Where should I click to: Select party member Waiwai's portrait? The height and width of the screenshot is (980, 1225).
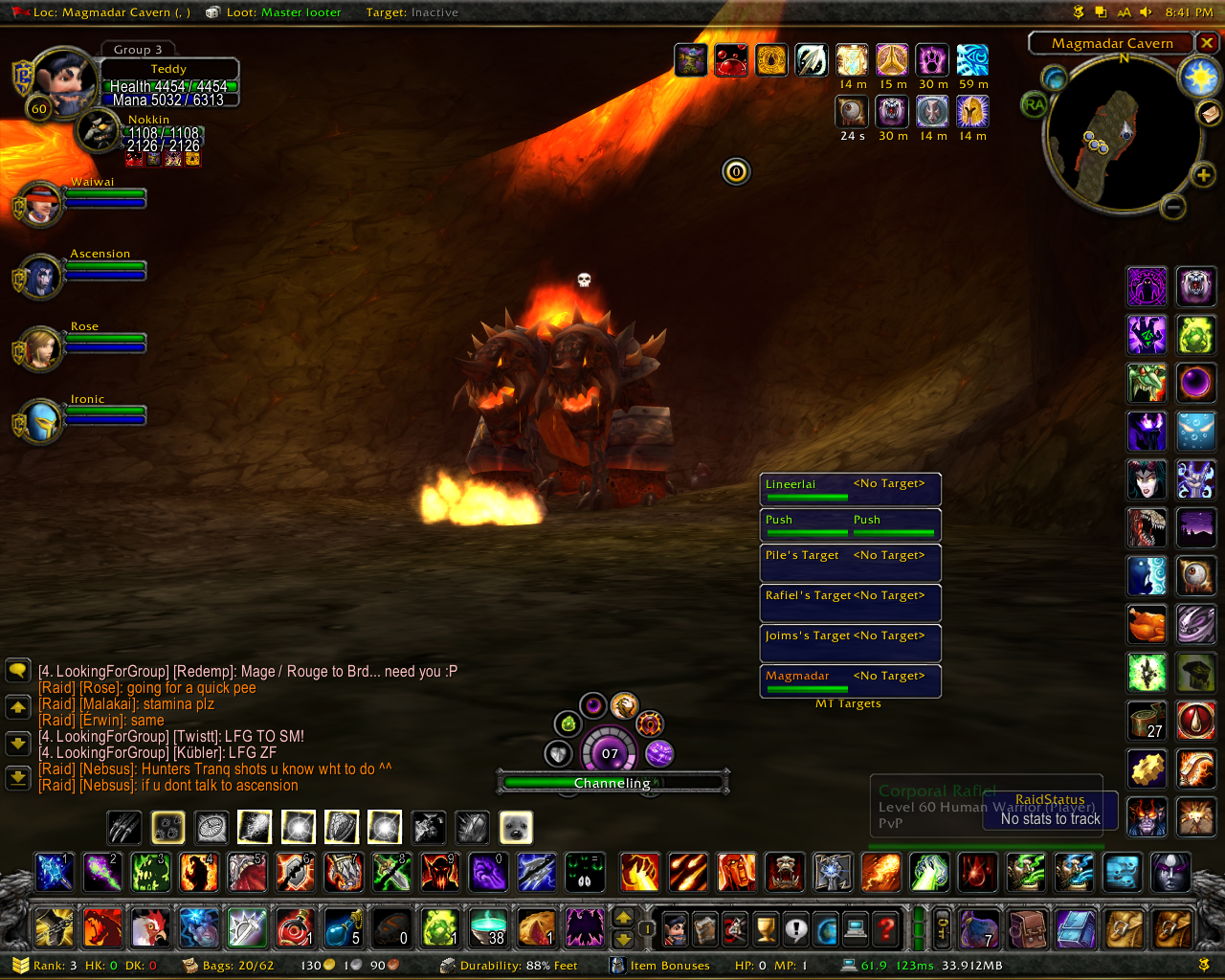click(x=40, y=203)
